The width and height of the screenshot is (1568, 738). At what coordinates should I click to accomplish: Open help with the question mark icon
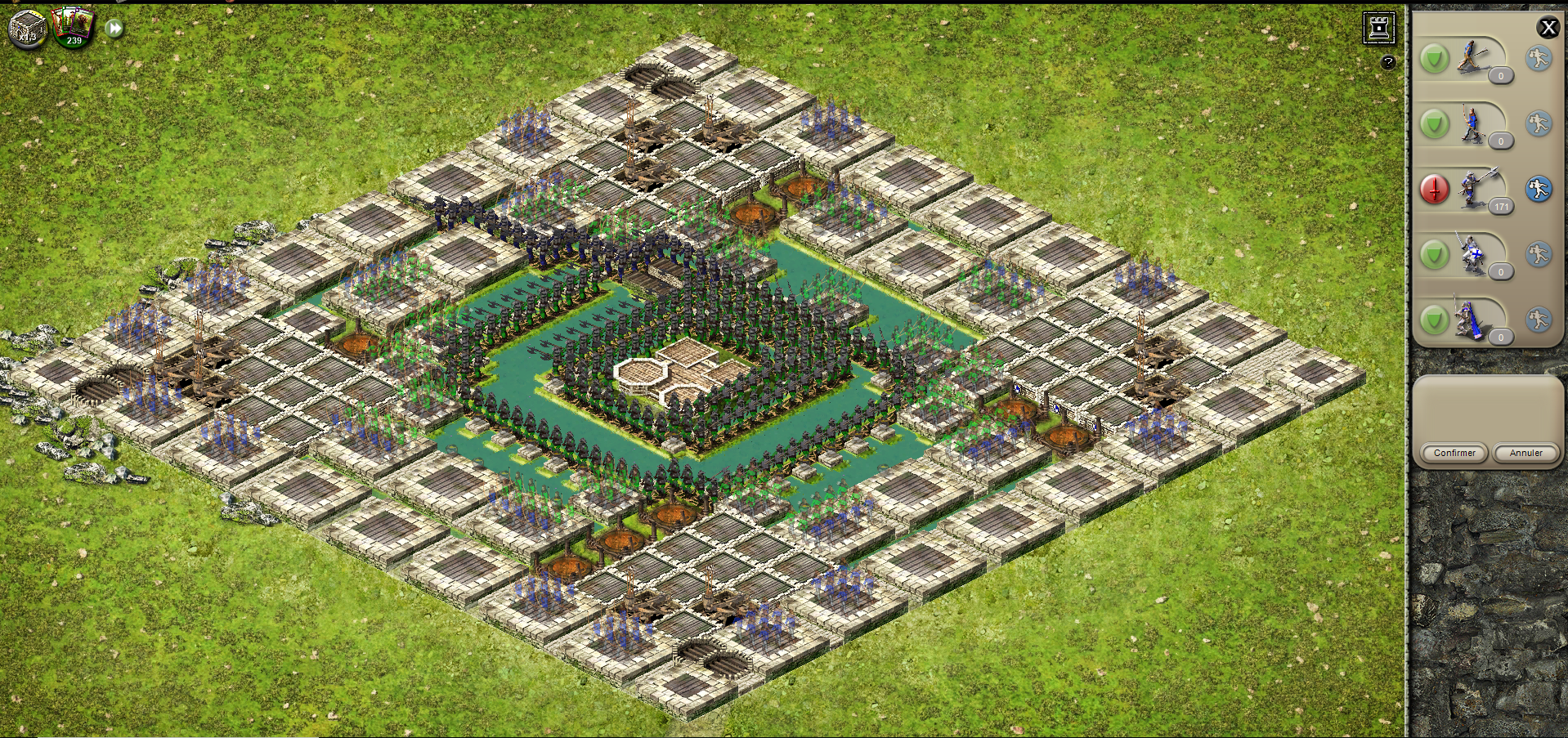pos(1388,62)
